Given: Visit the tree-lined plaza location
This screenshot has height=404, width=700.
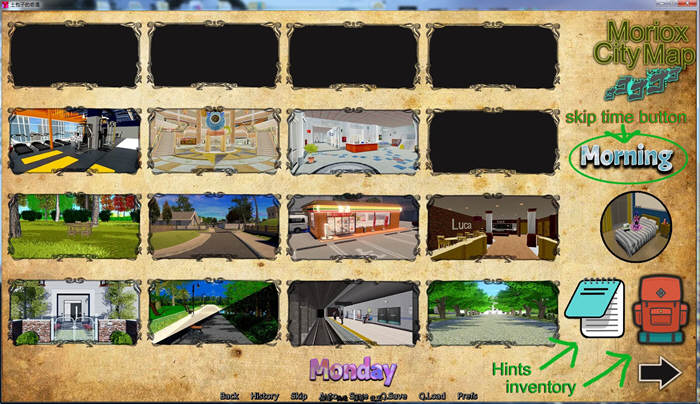Looking at the screenshot, I should (491, 312).
